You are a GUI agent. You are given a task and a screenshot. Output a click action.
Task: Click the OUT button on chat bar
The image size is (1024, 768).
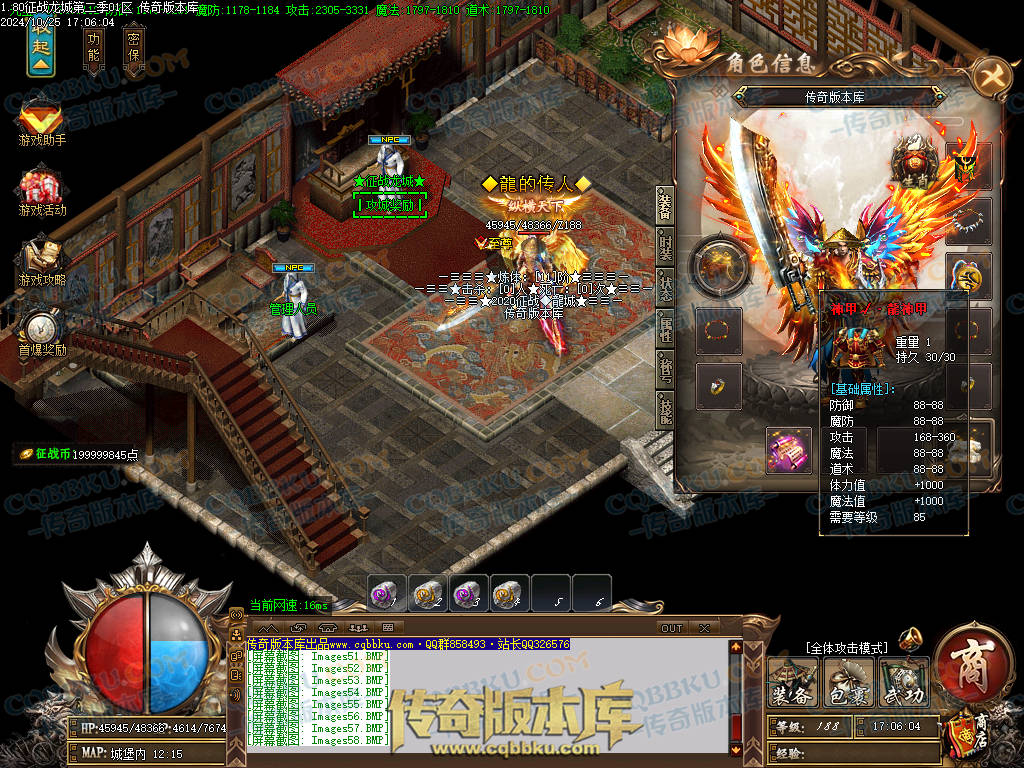[671, 628]
